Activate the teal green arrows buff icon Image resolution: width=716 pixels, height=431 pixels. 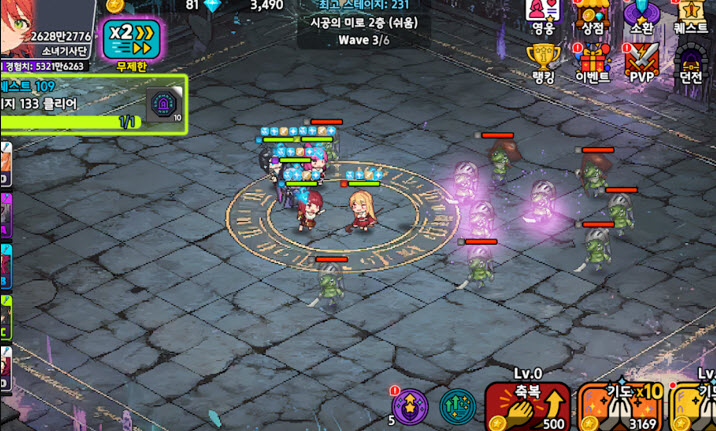(458, 406)
